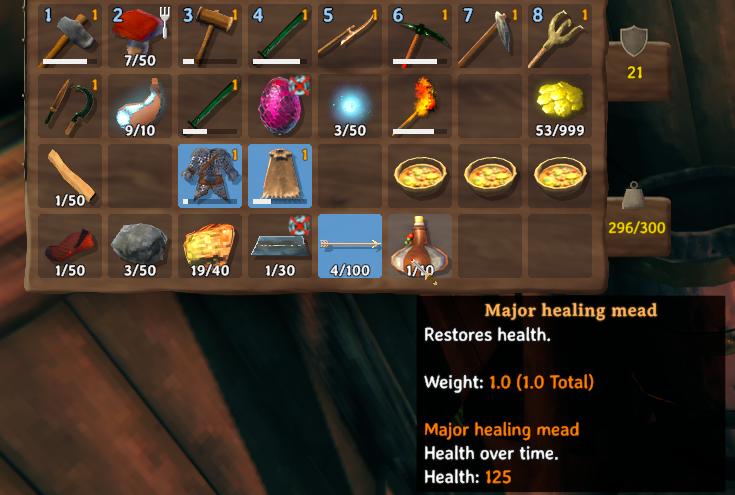
Task: Select the red item beside the stone stack
Action: (x=70, y=246)
